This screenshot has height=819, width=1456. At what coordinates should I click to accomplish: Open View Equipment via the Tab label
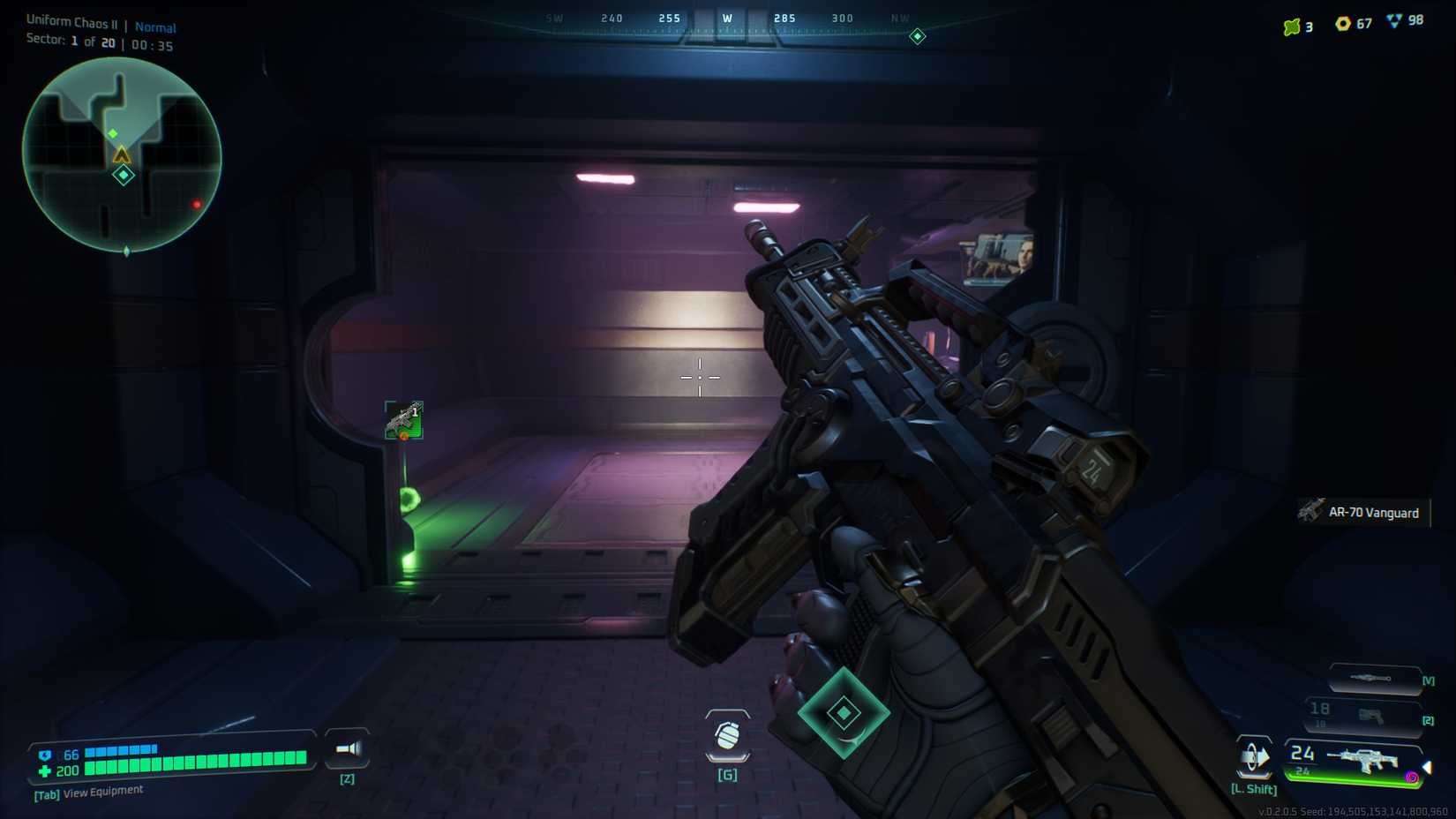pos(87,791)
